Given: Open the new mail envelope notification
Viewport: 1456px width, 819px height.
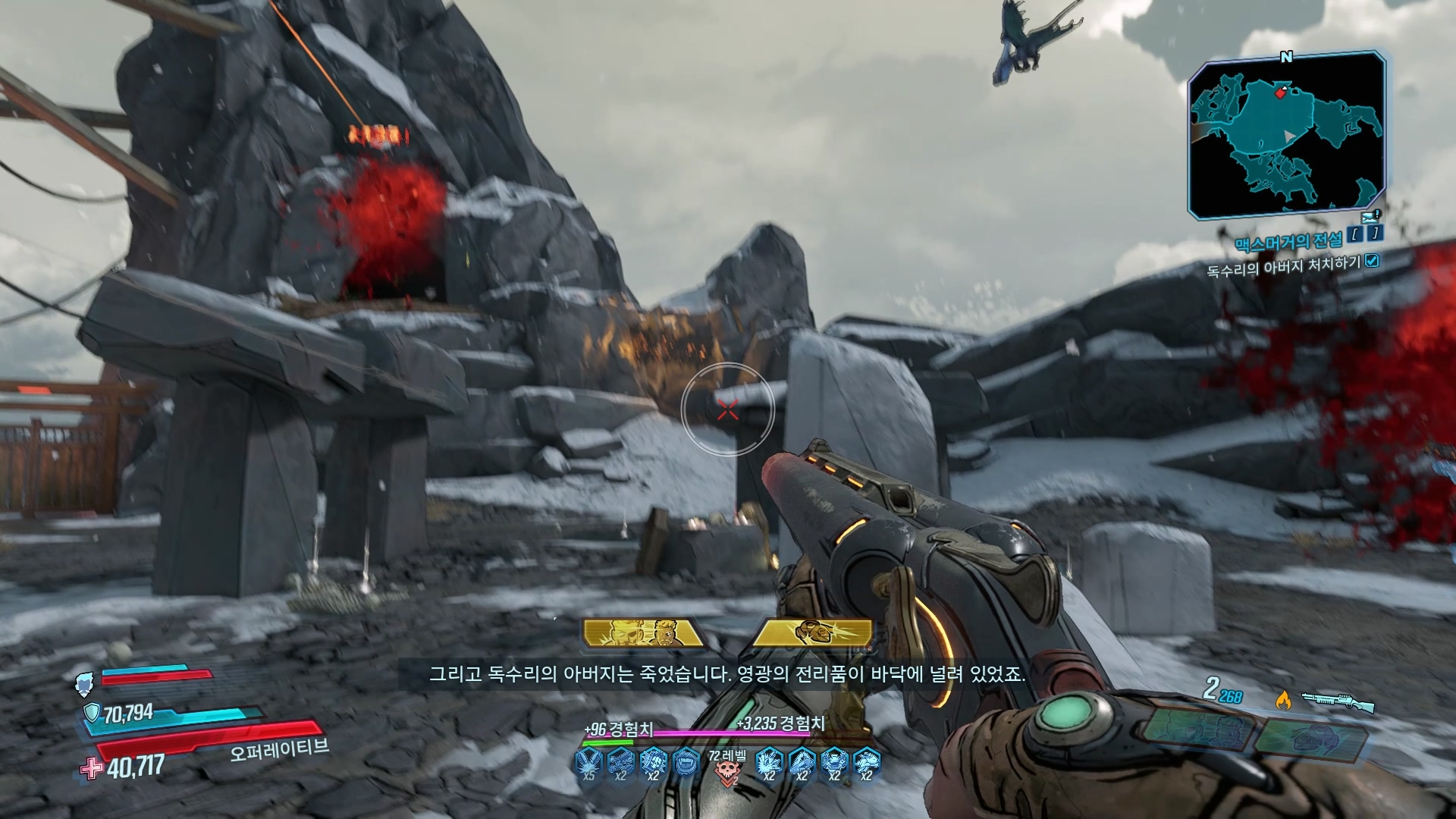Looking at the screenshot, I should pos(1369,217).
